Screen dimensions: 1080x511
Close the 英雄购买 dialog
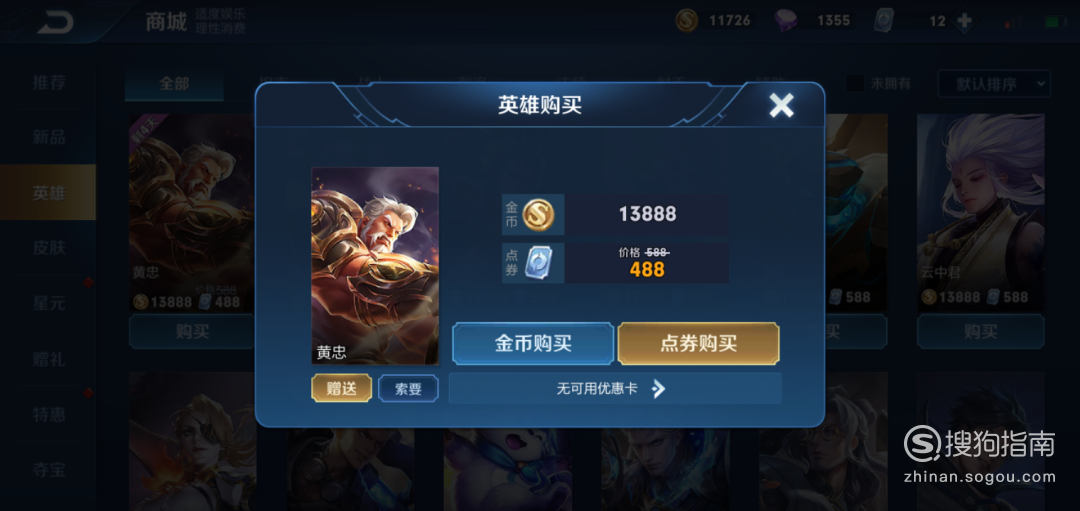click(x=781, y=105)
